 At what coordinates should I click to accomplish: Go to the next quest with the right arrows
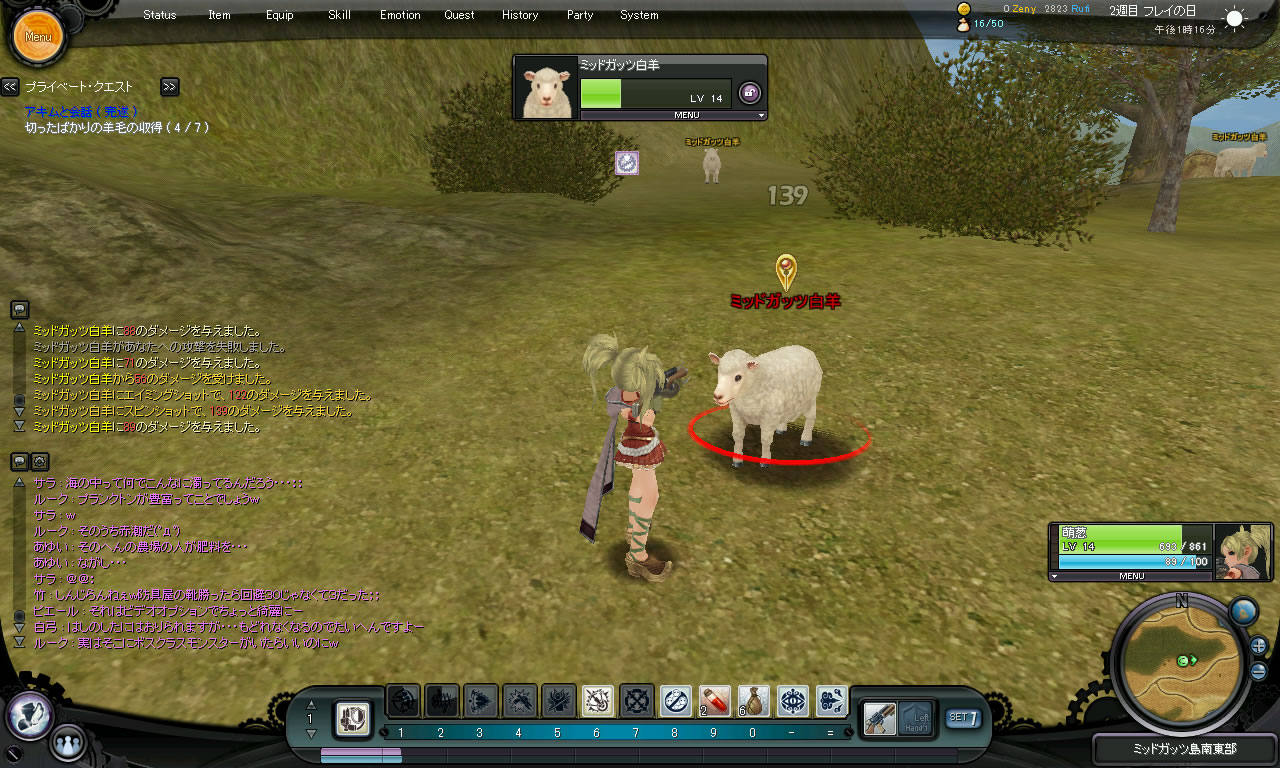click(170, 87)
